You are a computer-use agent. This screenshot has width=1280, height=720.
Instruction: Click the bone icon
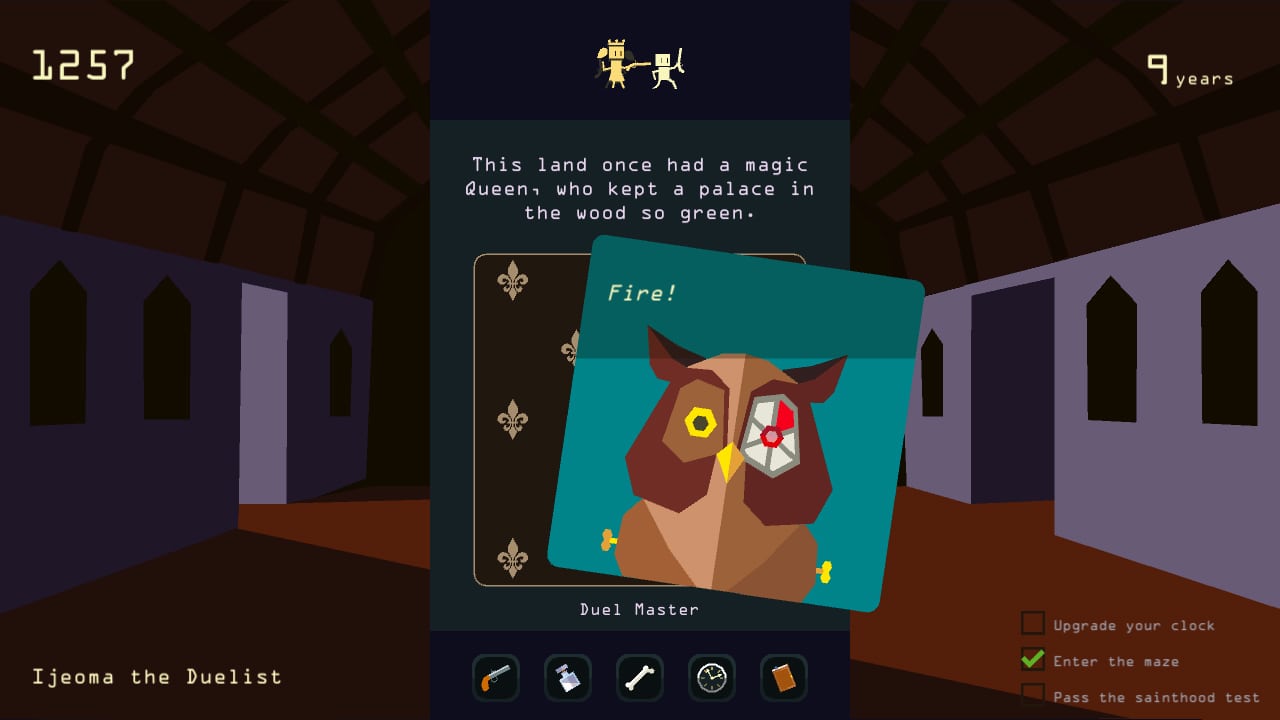click(639, 678)
